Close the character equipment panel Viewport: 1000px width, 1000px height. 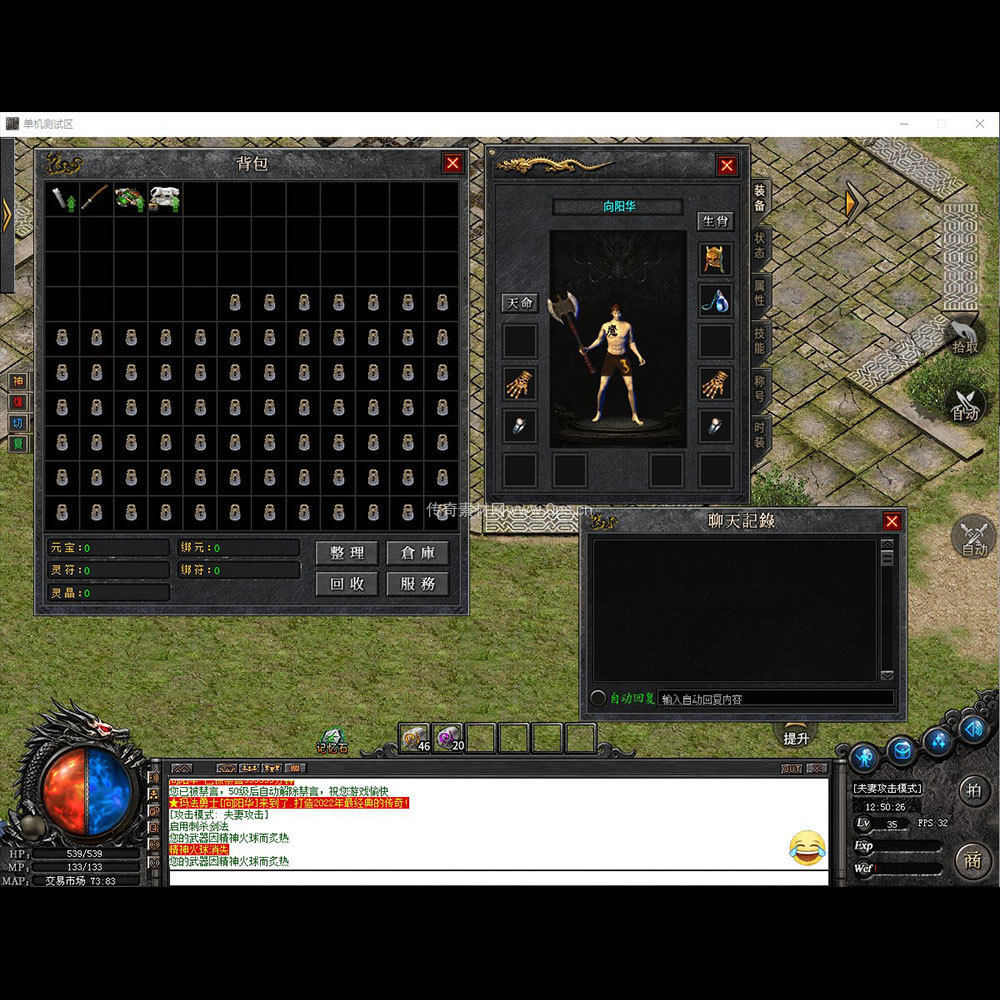point(727,166)
